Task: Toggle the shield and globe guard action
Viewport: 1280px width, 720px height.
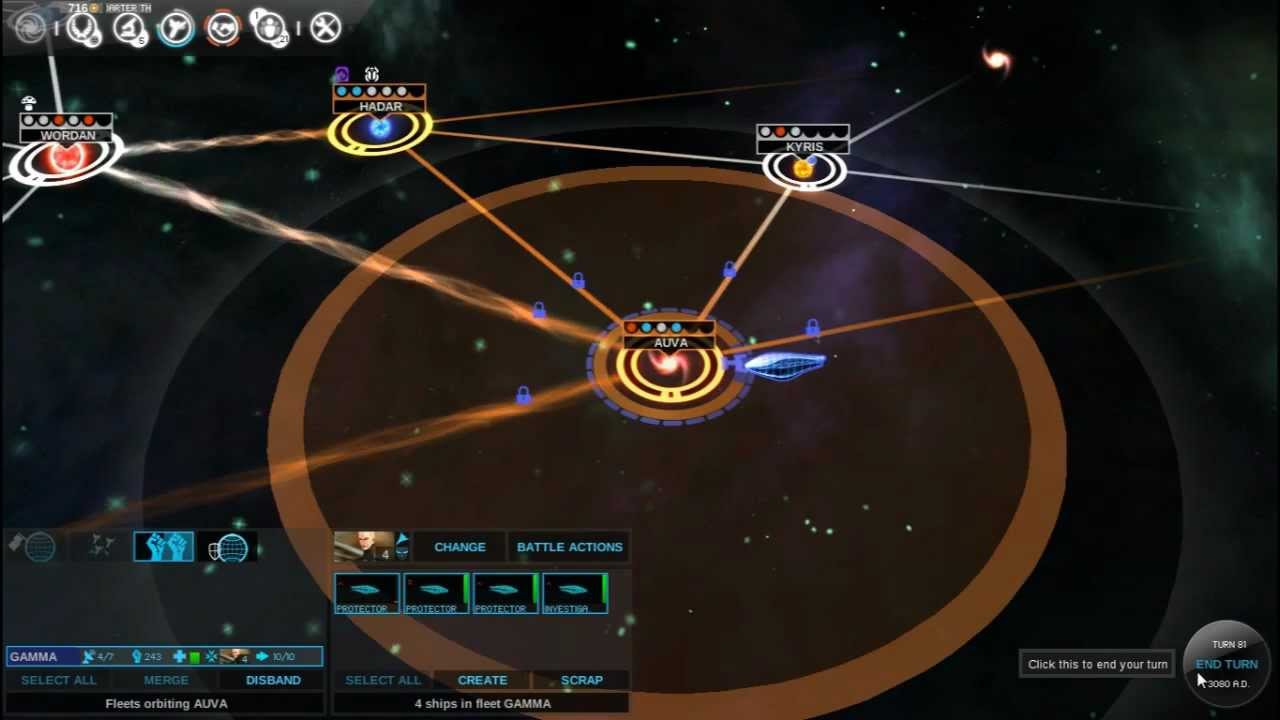Action: click(228, 547)
